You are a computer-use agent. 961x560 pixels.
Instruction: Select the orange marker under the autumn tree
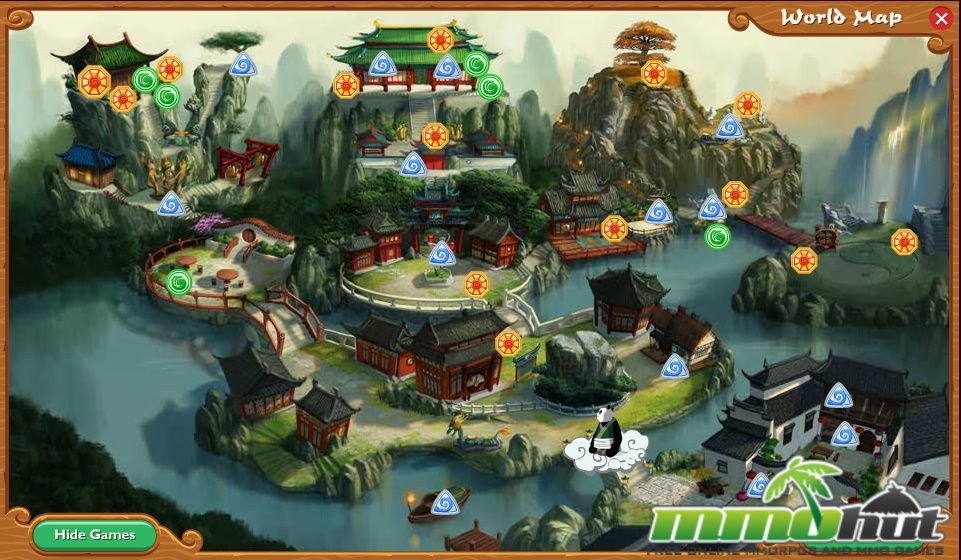click(654, 73)
